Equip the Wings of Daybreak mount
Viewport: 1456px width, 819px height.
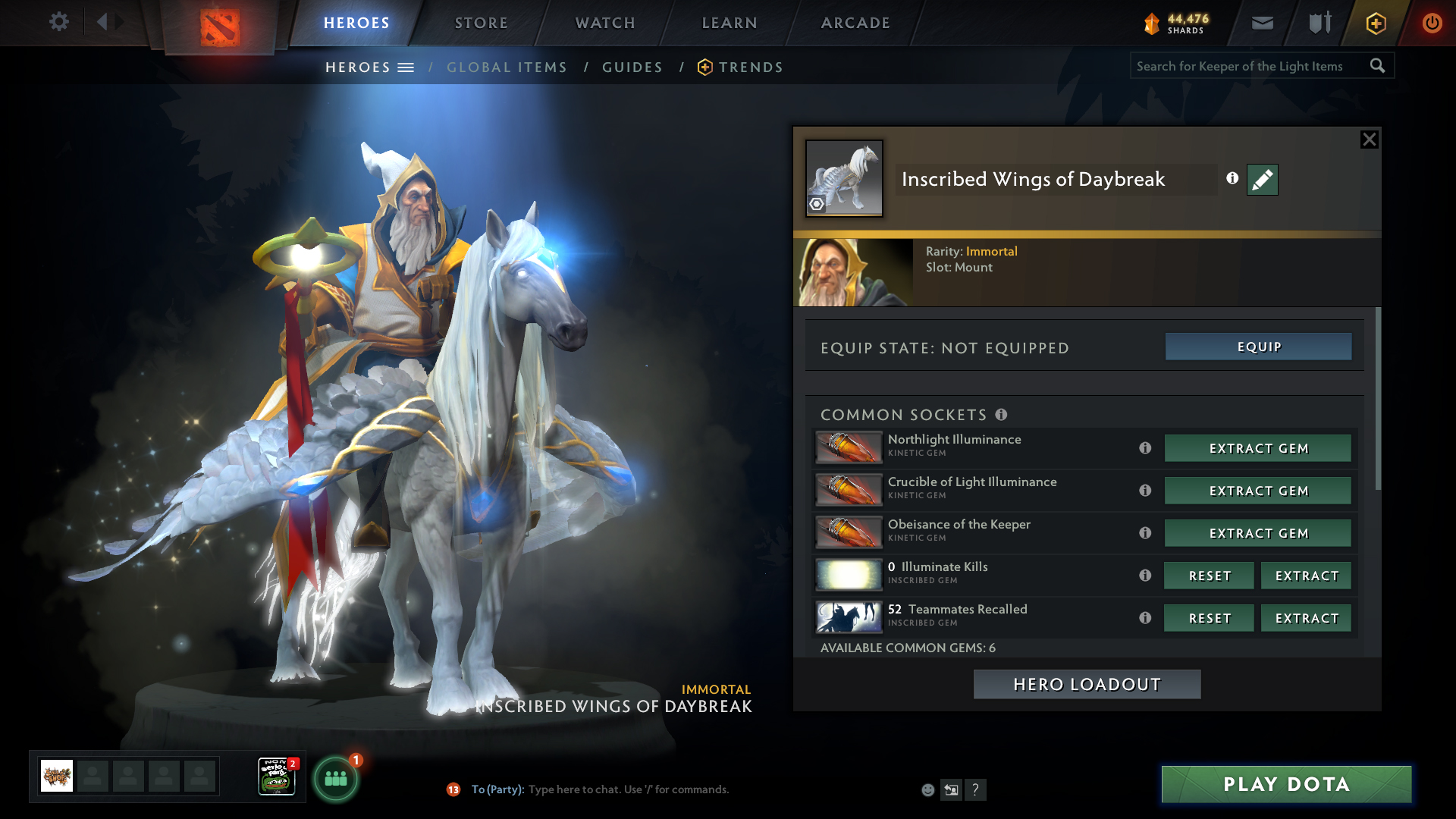click(1258, 347)
